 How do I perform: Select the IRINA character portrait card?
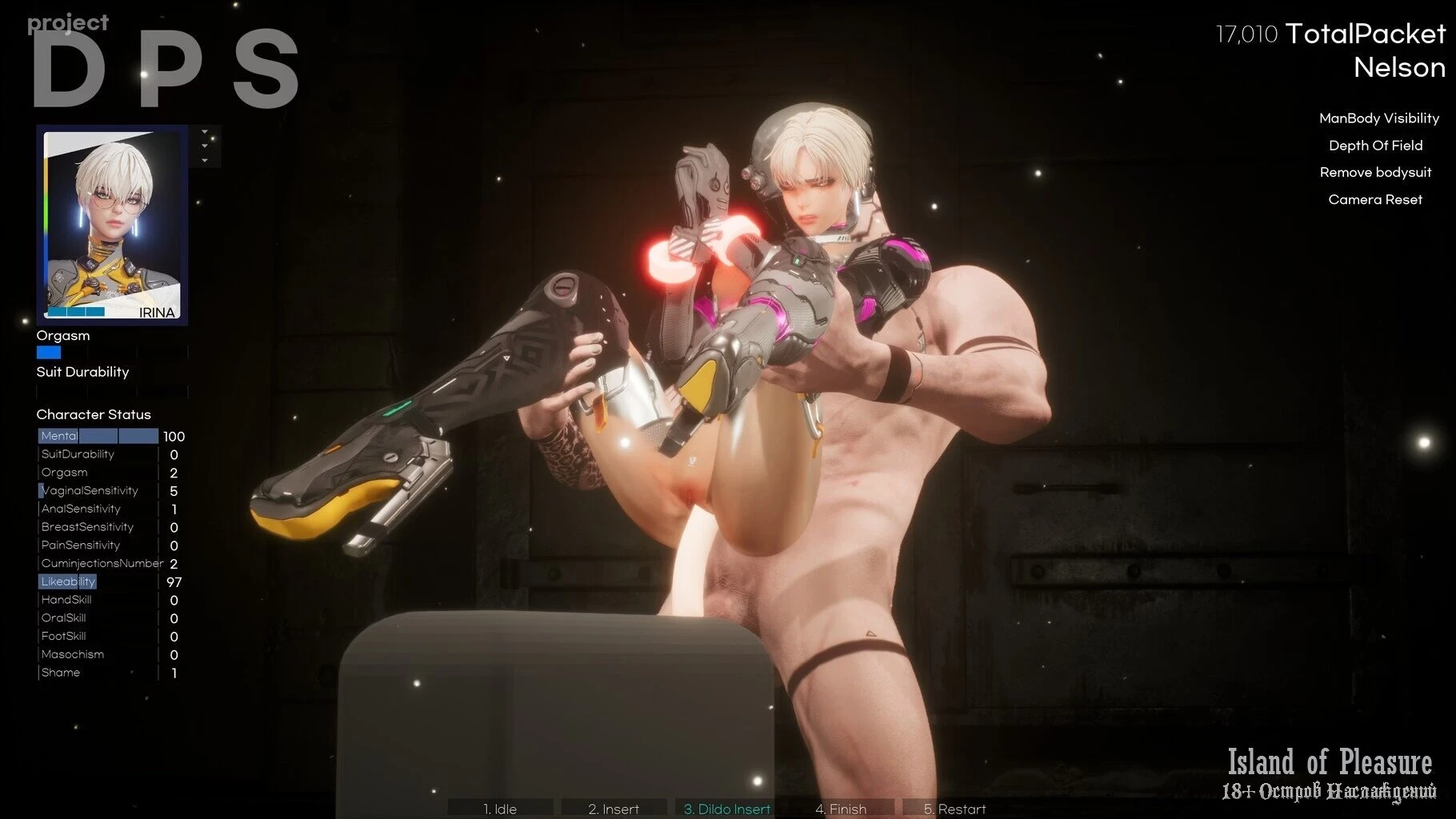[x=112, y=225]
